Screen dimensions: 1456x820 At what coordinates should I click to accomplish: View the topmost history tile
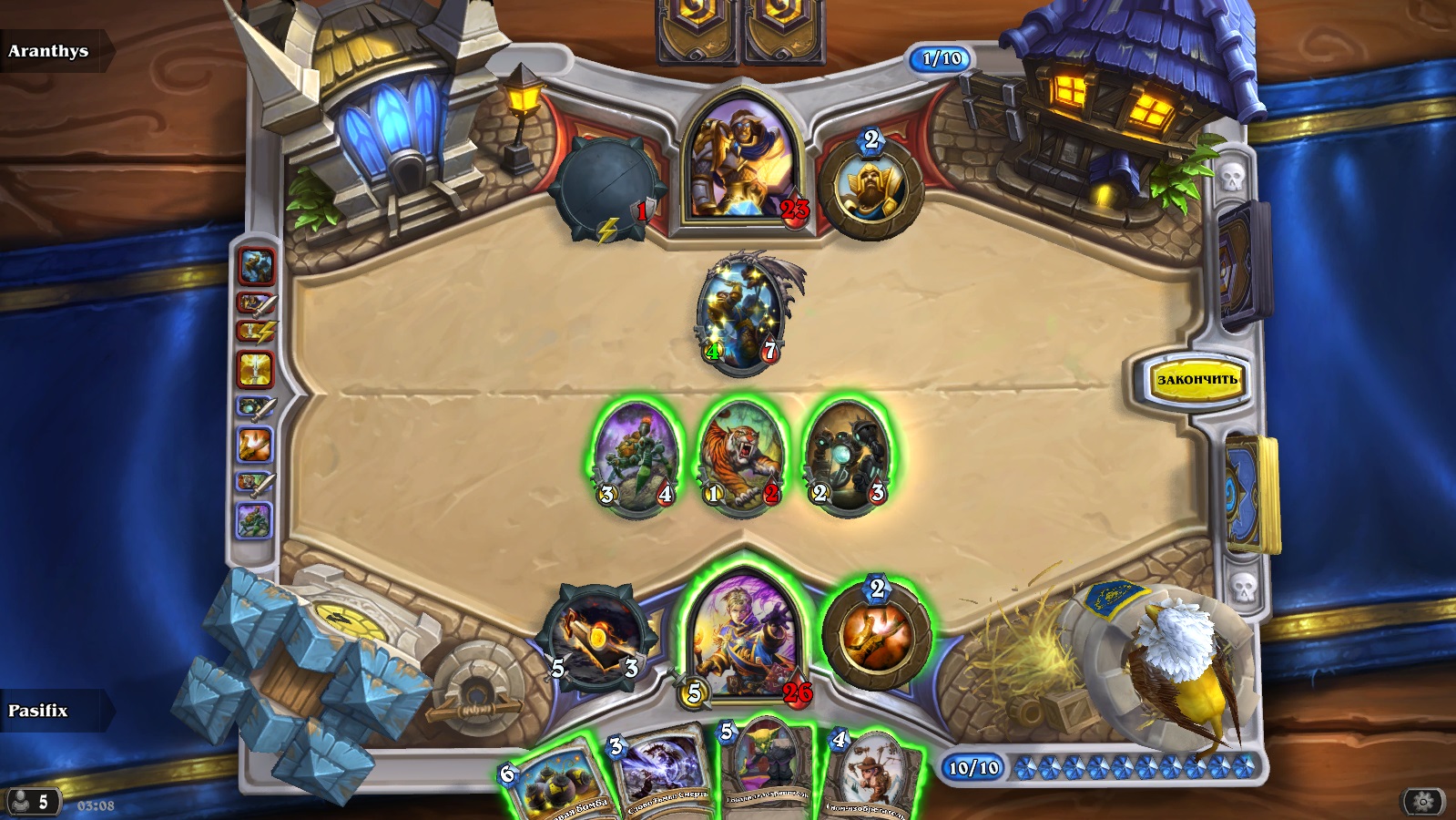pos(256,266)
